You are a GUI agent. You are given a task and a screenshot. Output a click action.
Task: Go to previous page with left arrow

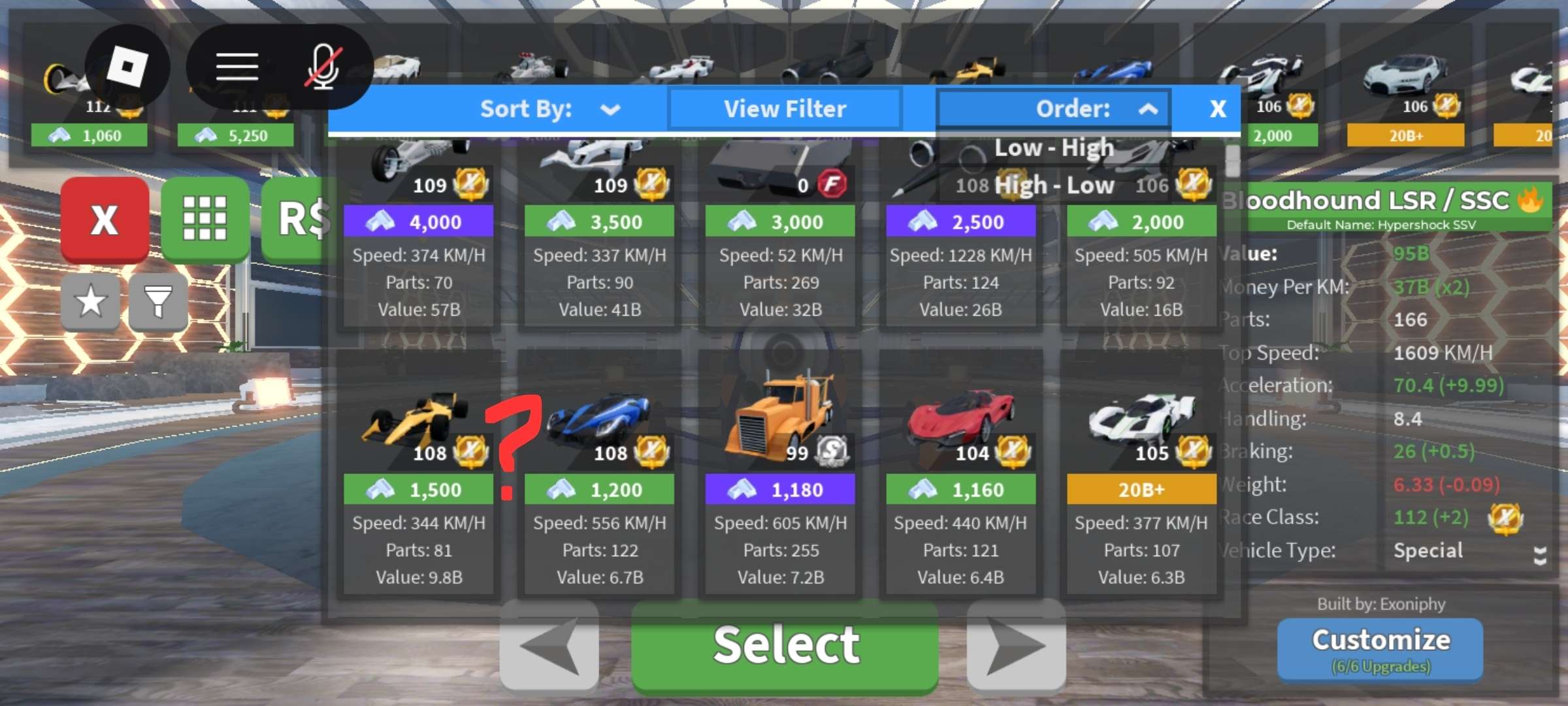(x=549, y=646)
